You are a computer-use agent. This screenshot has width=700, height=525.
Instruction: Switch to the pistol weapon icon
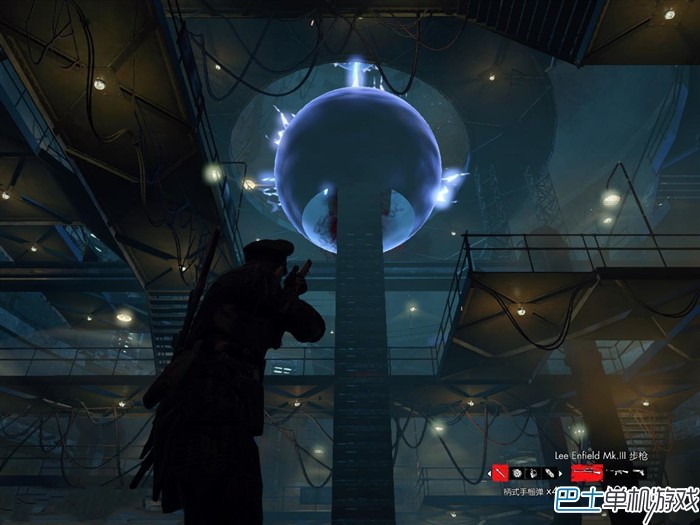pyautogui.click(x=639, y=472)
